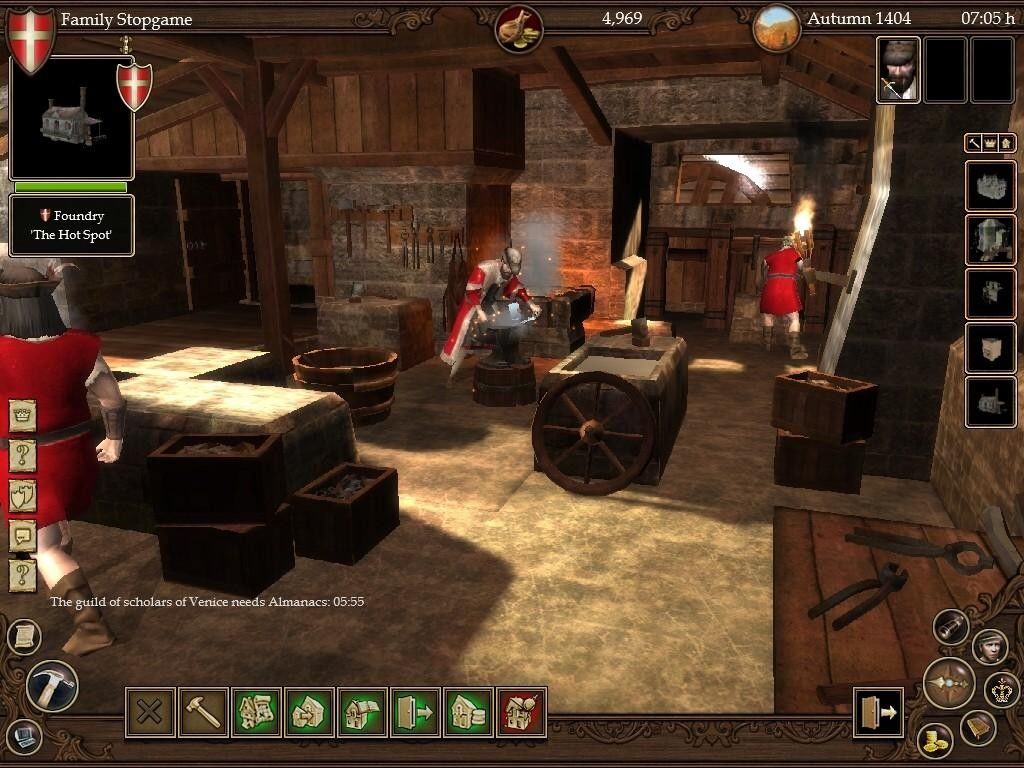Click the compass rose button
Screen dimensions: 1024x768
(948, 683)
